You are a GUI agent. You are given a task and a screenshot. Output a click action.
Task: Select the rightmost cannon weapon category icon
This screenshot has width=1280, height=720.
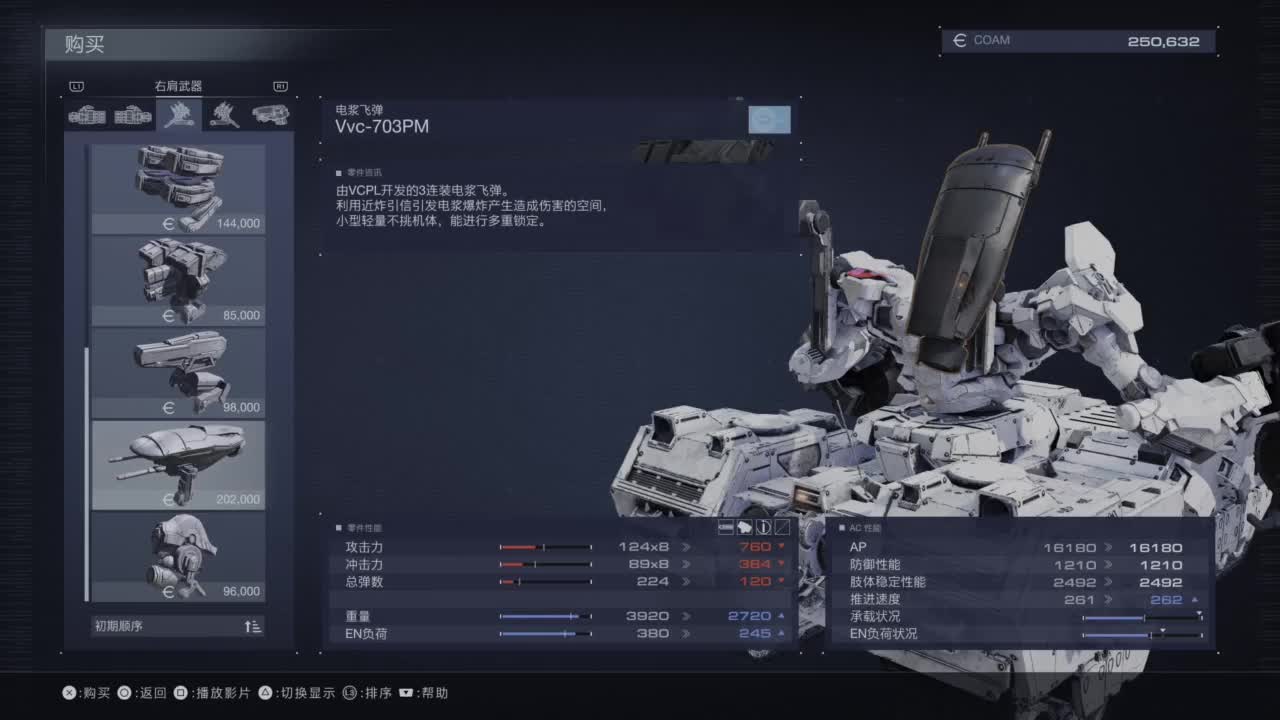(270, 115)
